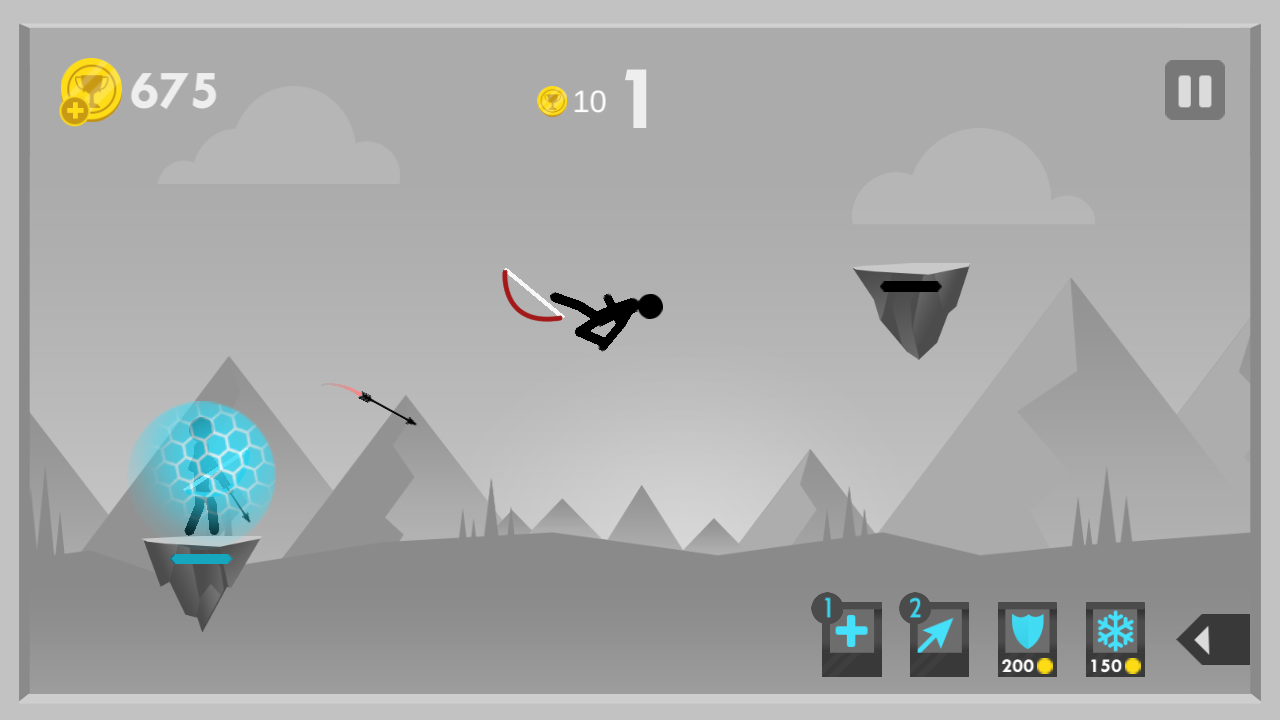Tap the numbered badge 2 on arrow power-up
Screen dimensions: 1280x720
[913, 606]
